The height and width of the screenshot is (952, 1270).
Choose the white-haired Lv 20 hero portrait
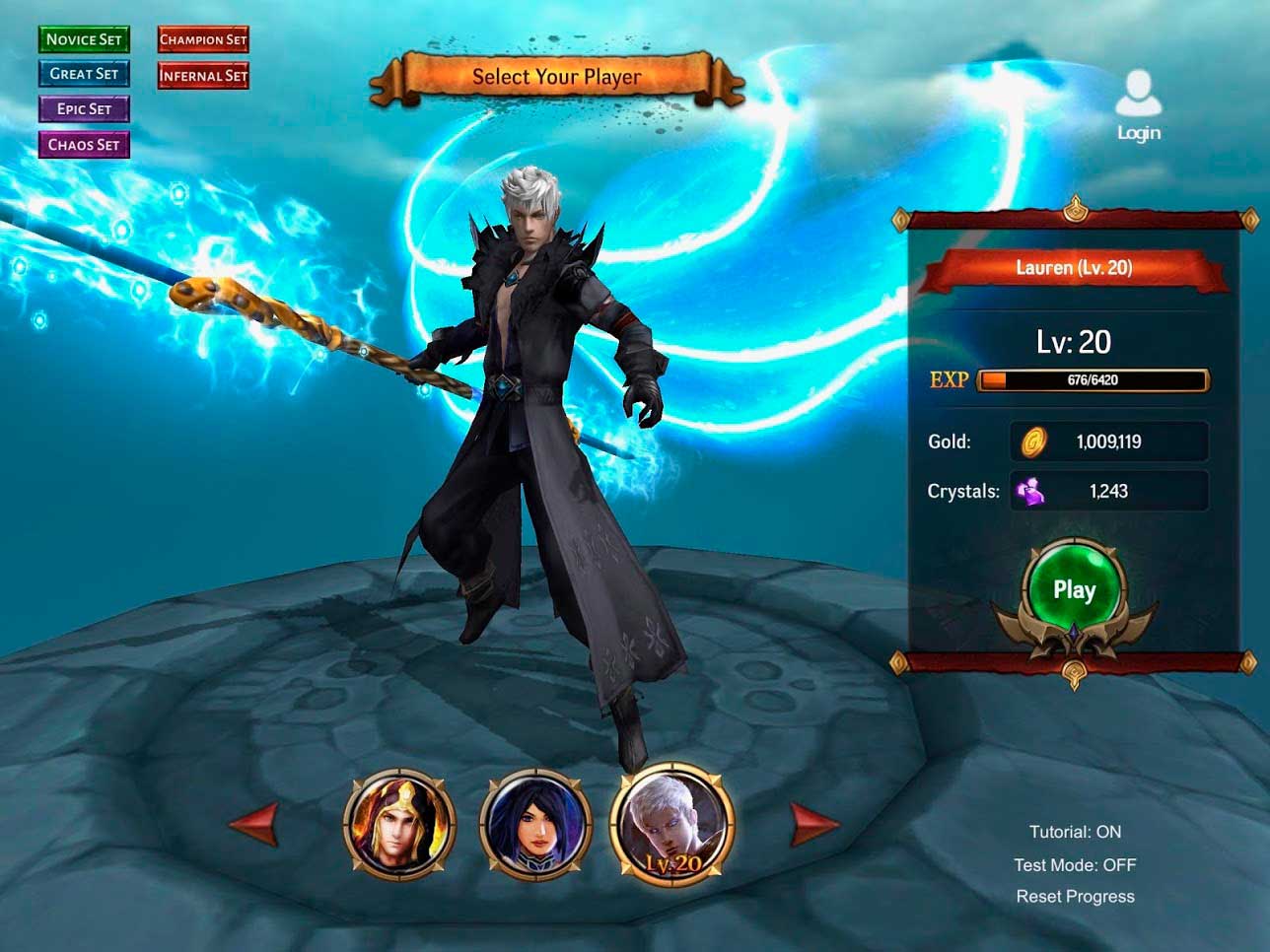pyautogui.click(x=672, y=824)
